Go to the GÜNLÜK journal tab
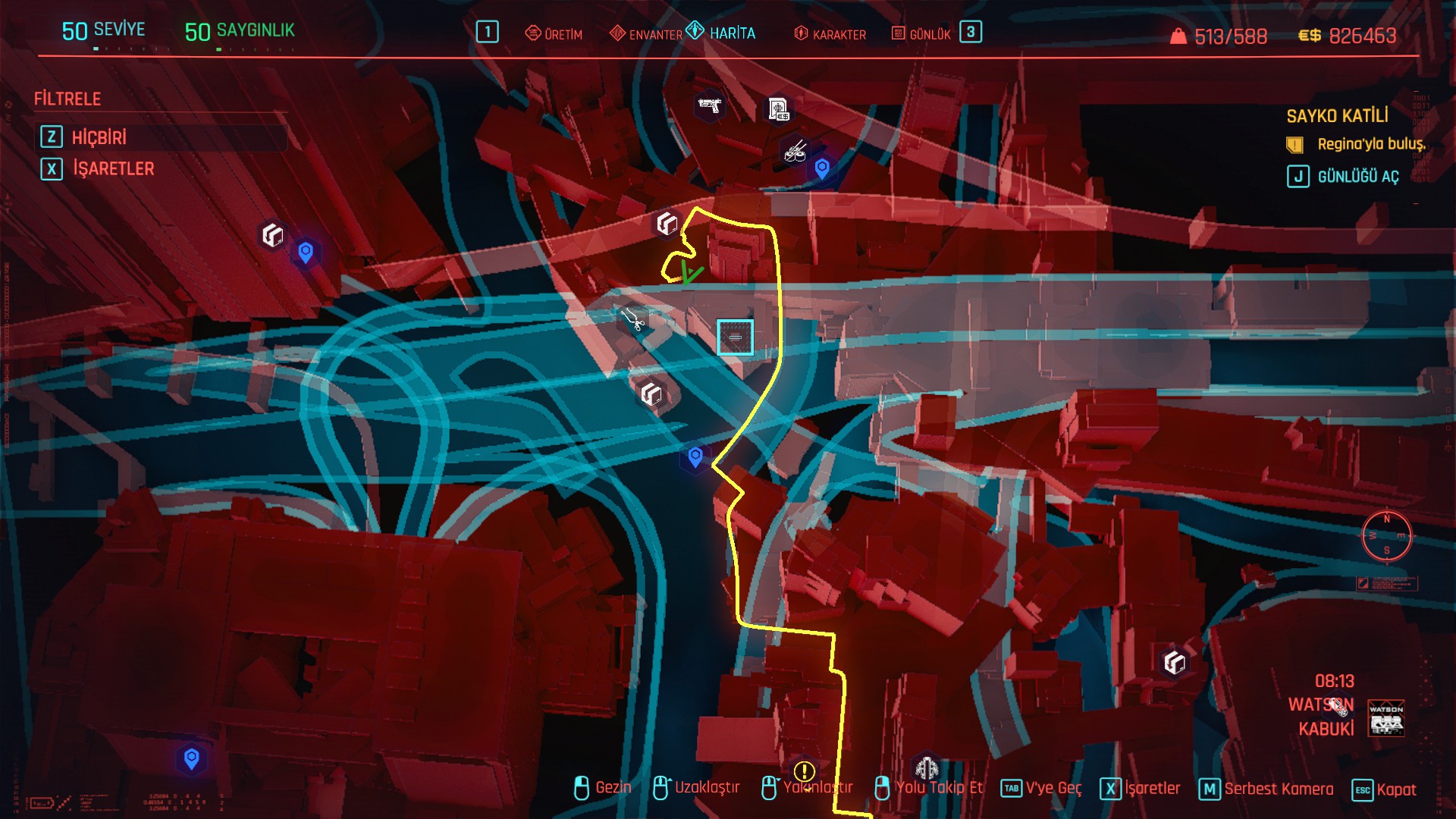 tap(921, 34)
